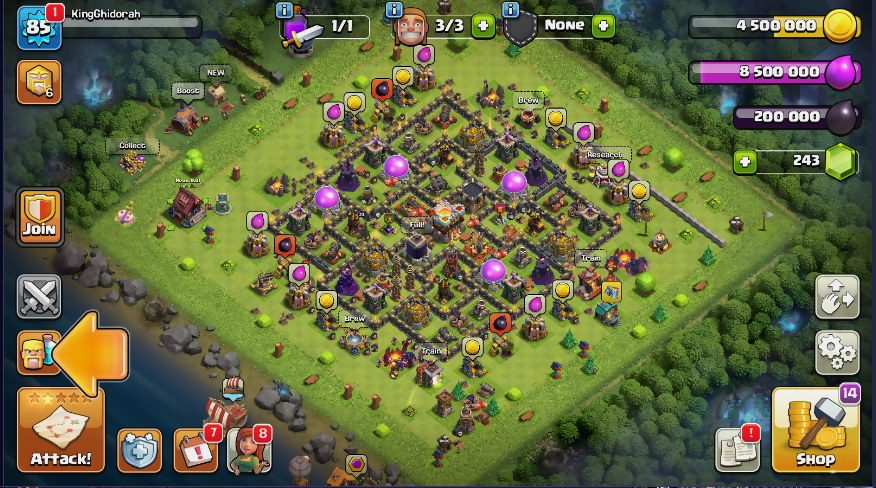Open the news notes with red alert
Image resolution: width=876 pixels, height=488 pixels.
pos(736,451)
